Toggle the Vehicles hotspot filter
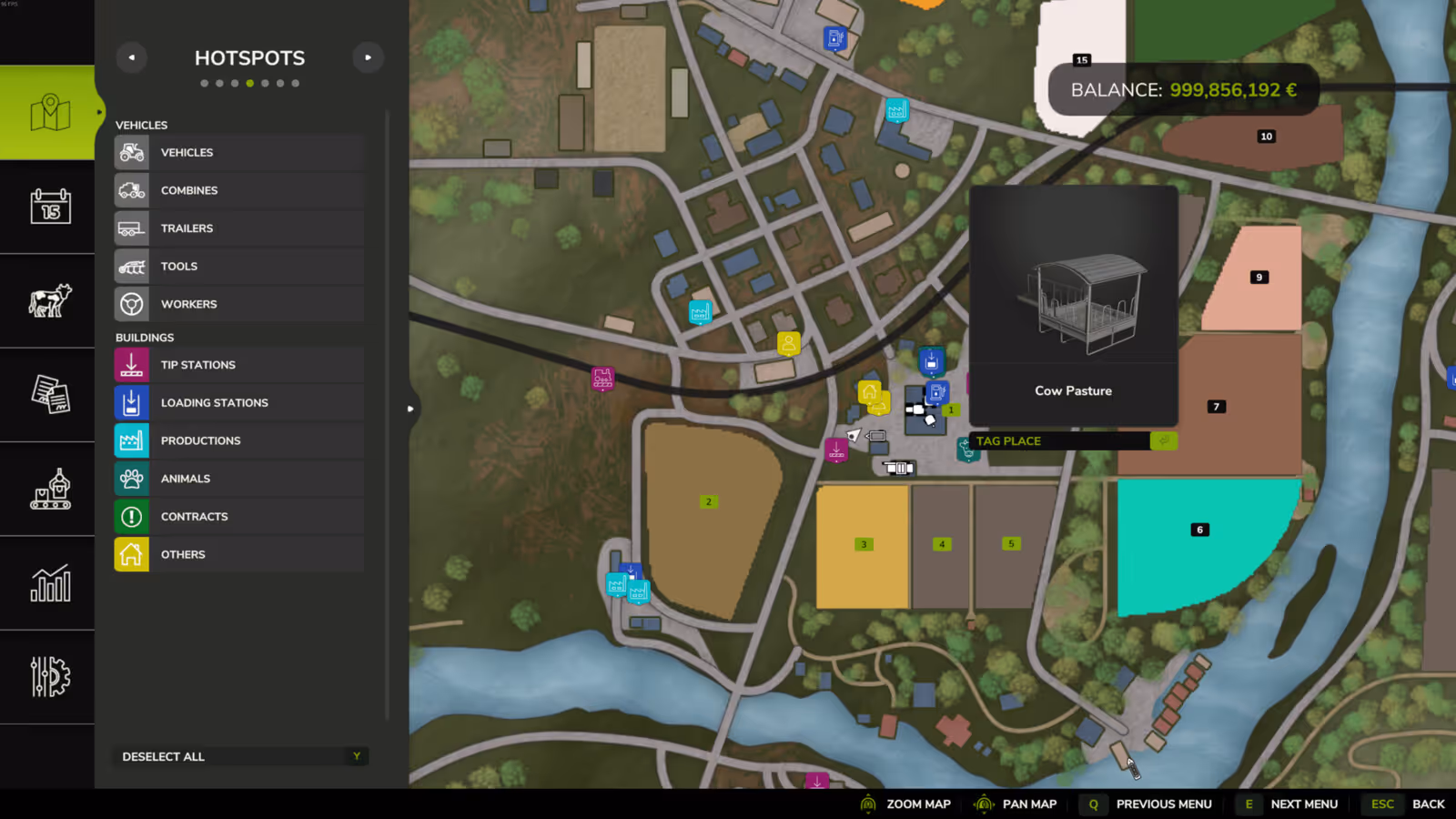Image resolution: width=1456 pixels, height=819 pixels. coord(239,153)
